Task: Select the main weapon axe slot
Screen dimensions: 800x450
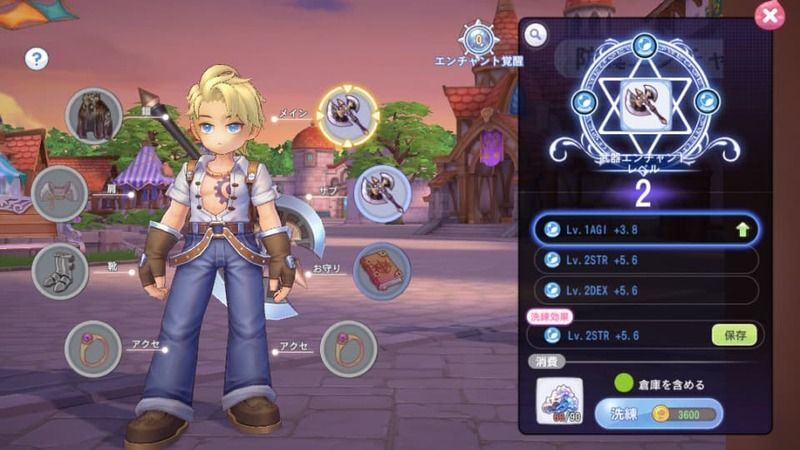Action: click(x=348, y=116)
